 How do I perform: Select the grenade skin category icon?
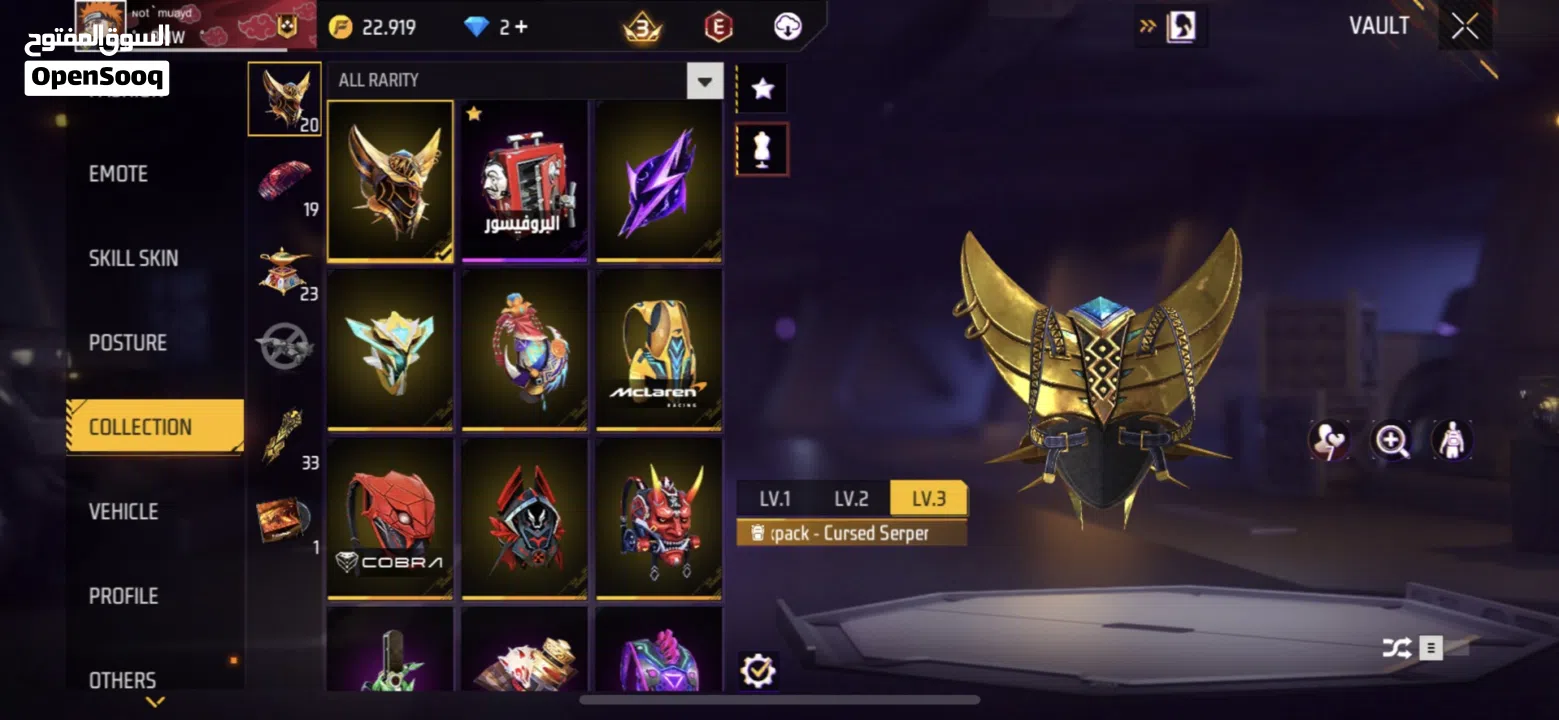pos(284,345)
